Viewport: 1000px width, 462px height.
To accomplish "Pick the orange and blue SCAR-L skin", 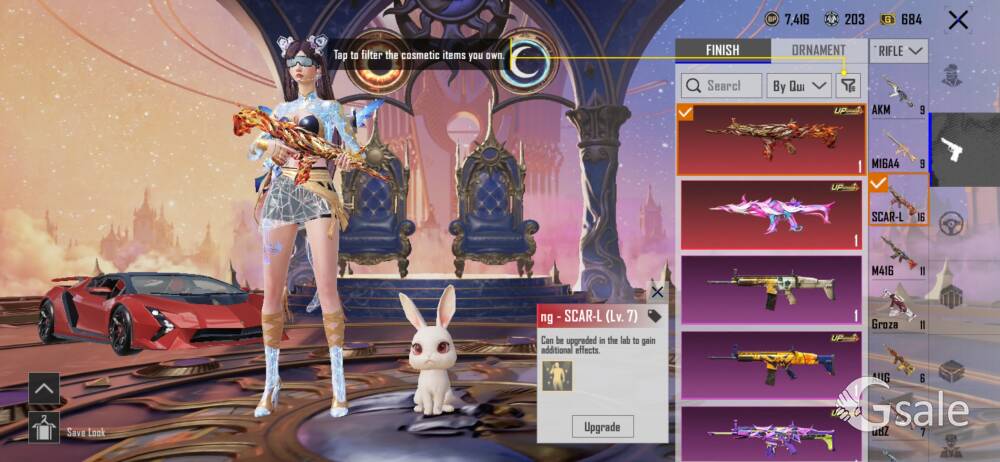I will pos(771,364).
